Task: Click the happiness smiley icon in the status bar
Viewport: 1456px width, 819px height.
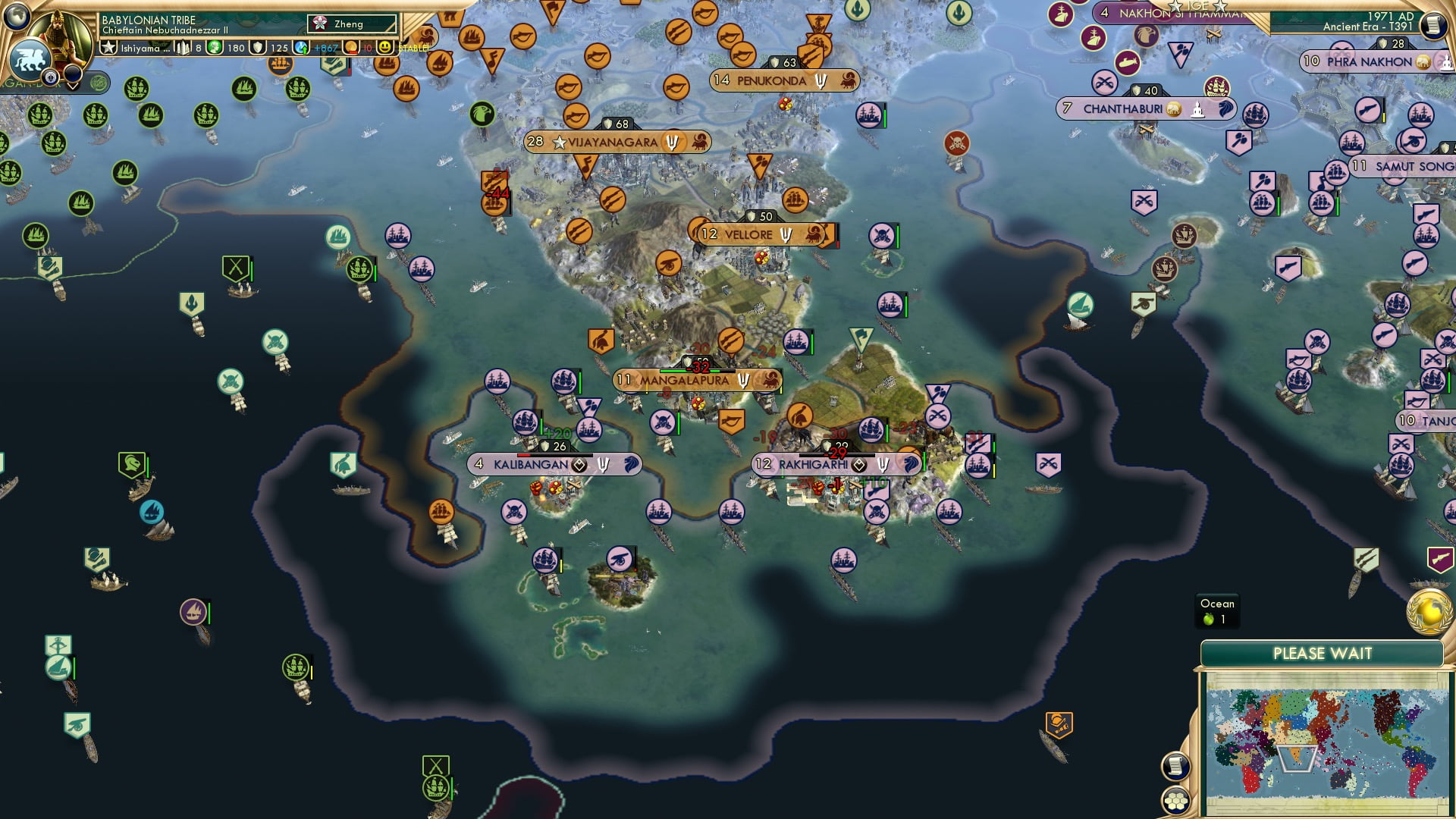Action: tap(387, 48)
